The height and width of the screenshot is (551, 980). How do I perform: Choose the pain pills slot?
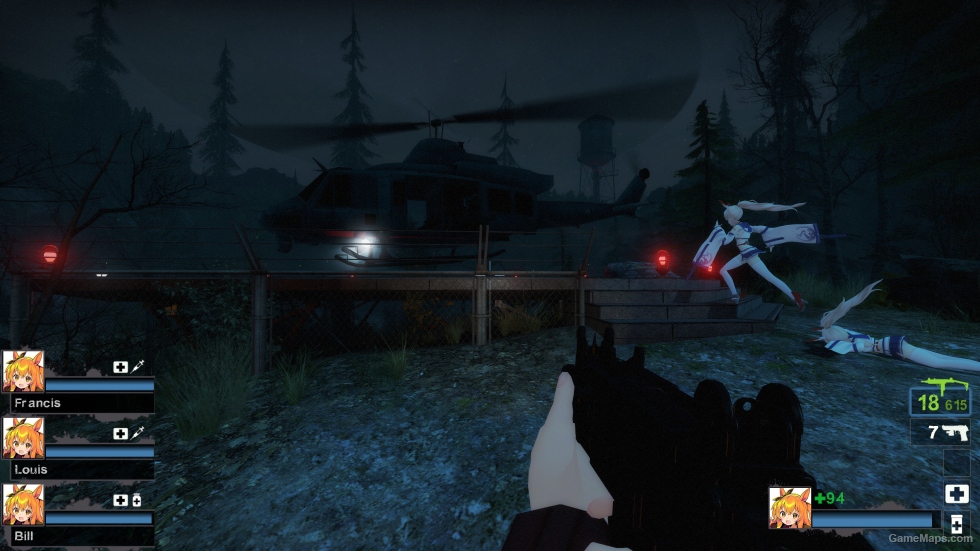(x=955, y=524)
